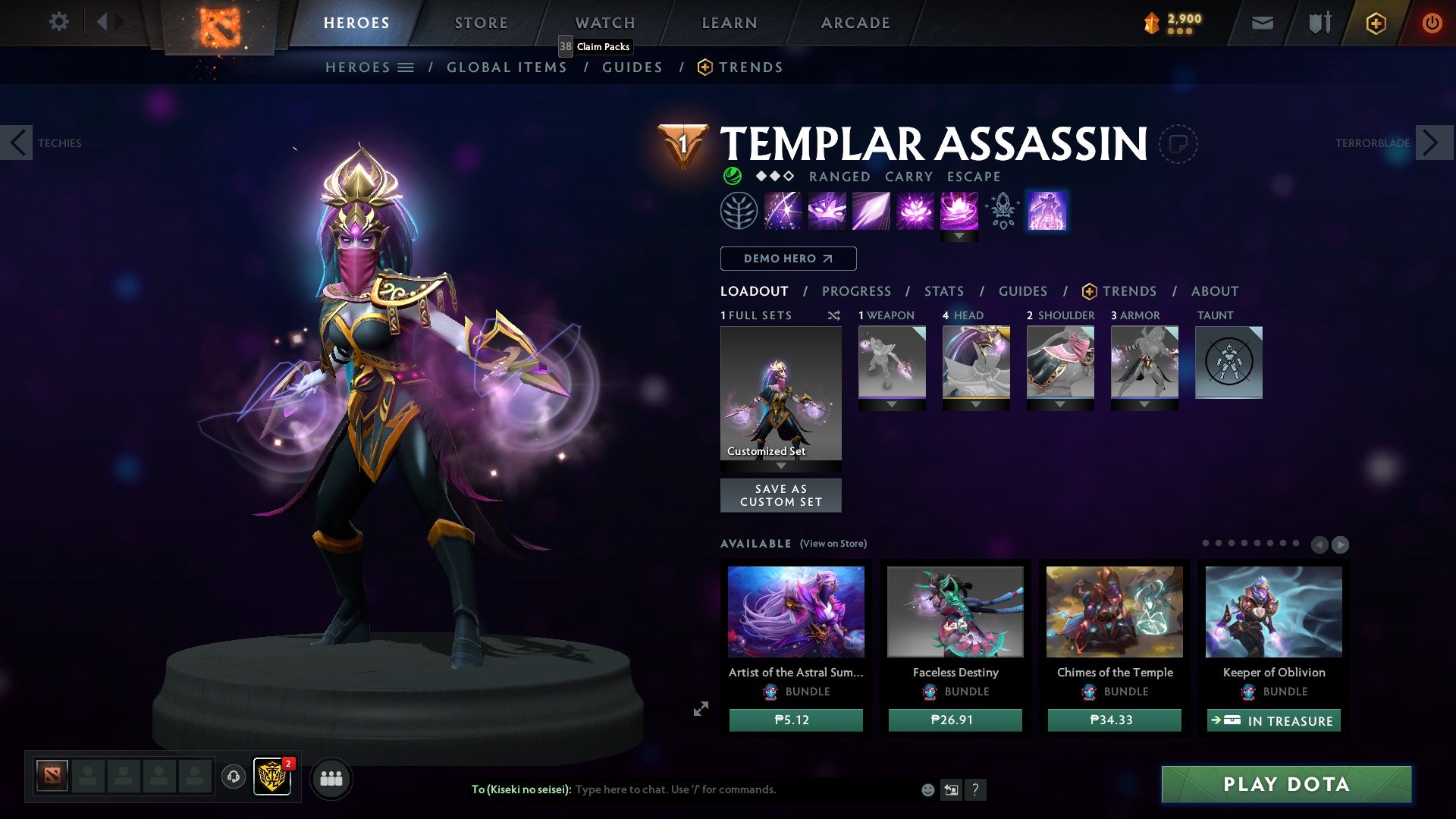Image resolution: width=1456 pixels, height=819 pixels.
Task: Toggle the shuffle icon next to Full Sets
Action: pos(833,315)
